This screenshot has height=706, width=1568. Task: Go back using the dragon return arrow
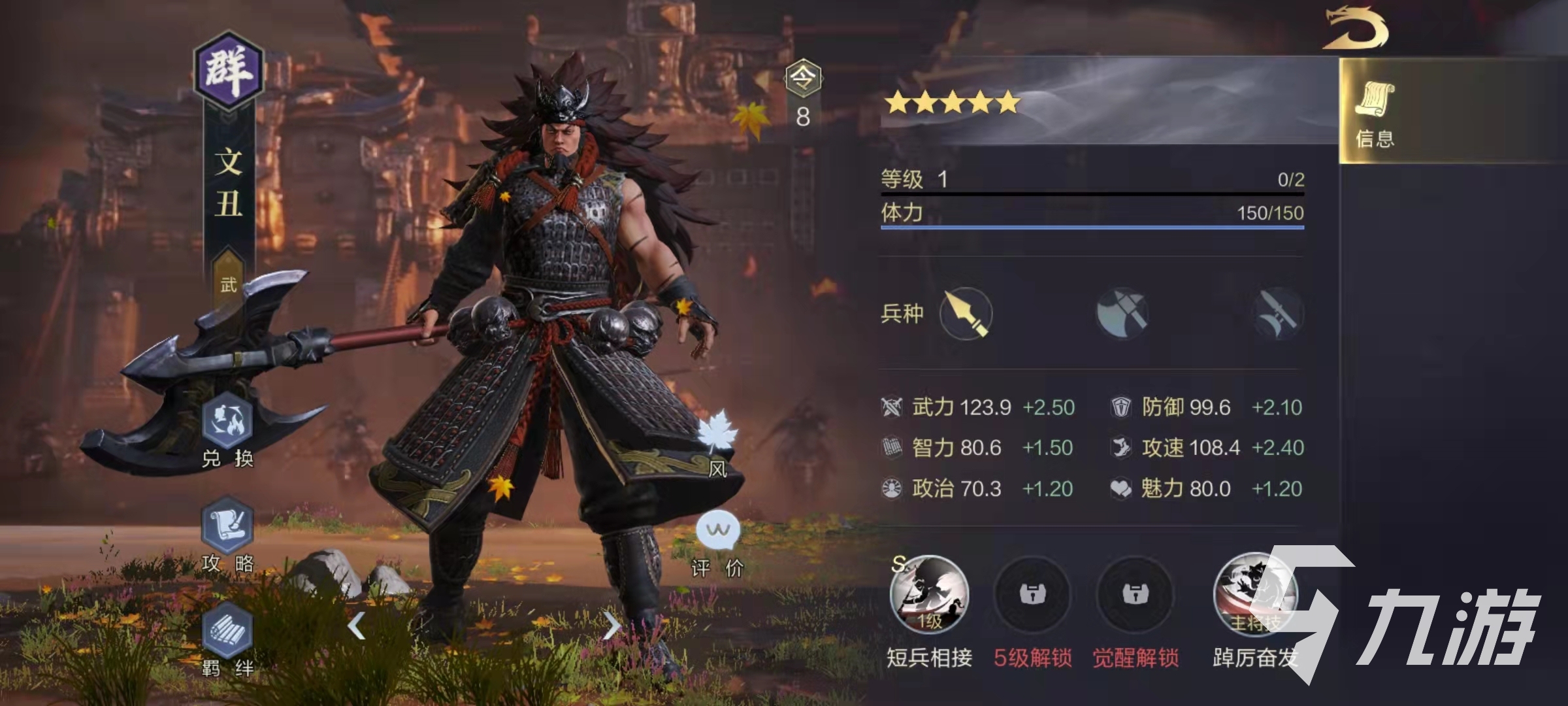pyautogui.click(x=1356, y=29)
